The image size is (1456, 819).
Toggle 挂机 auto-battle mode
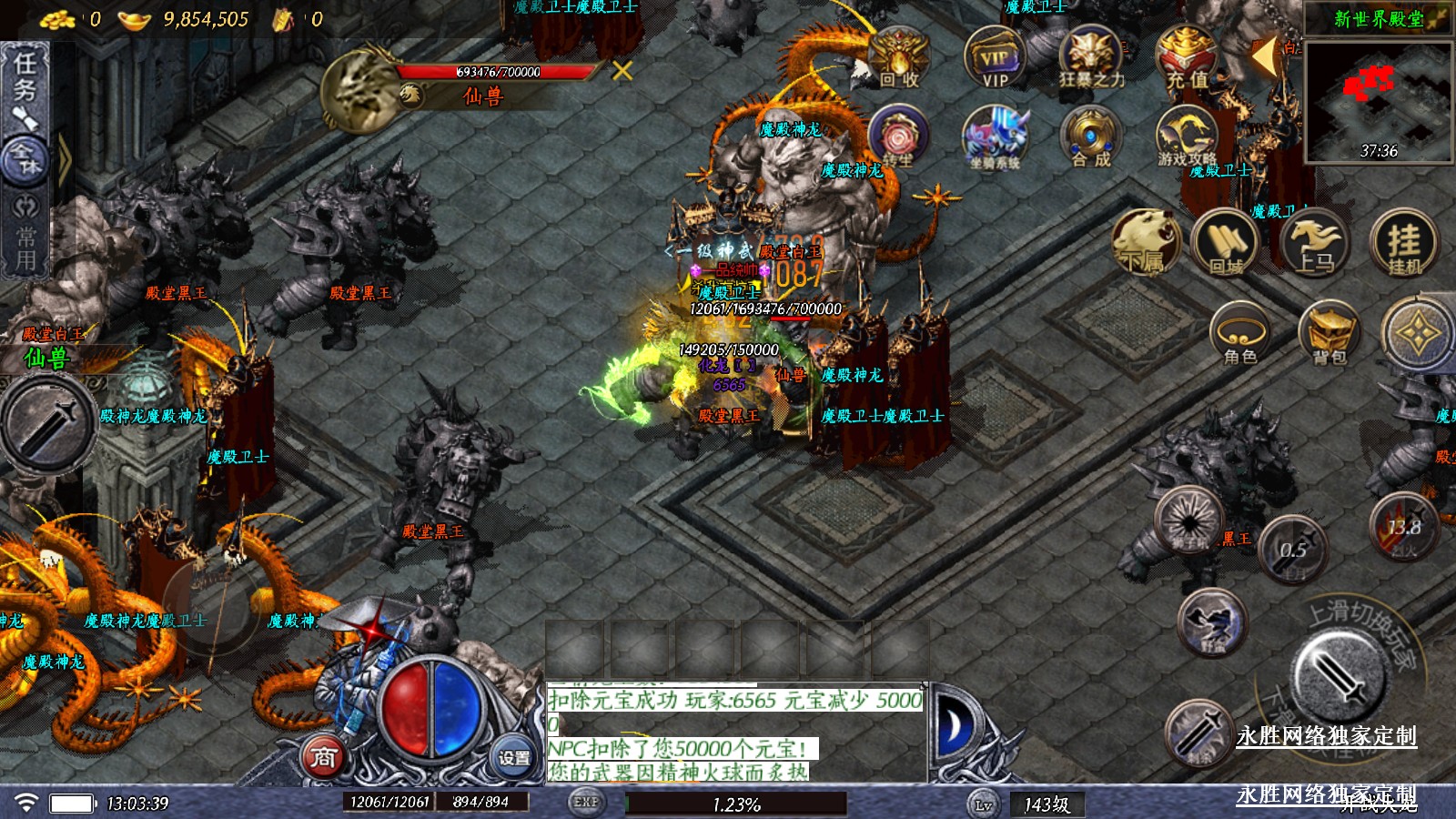click(x=1404, y=243)
